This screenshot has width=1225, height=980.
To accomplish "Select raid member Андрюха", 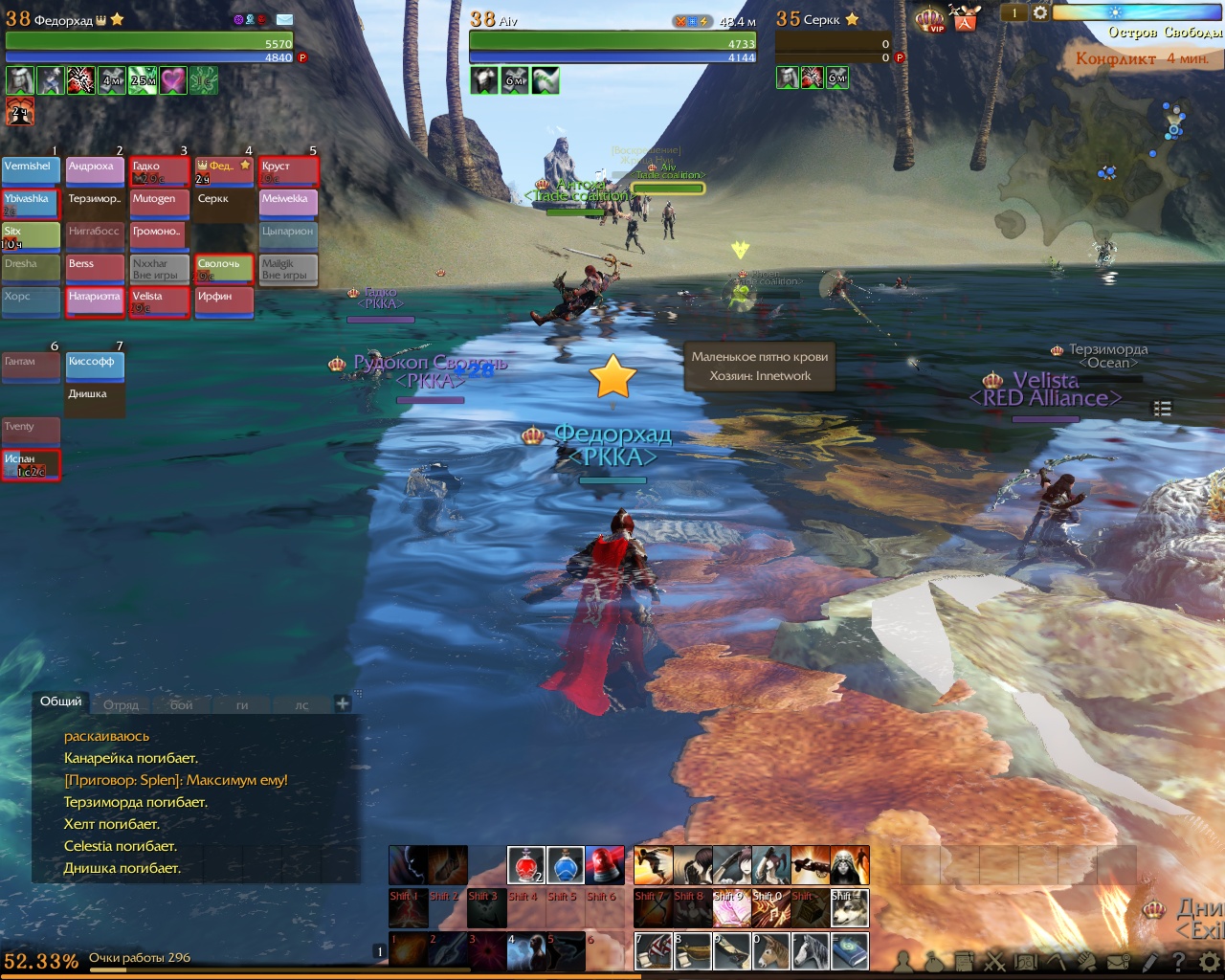I will pyautogui.click(x=95, y=171).
